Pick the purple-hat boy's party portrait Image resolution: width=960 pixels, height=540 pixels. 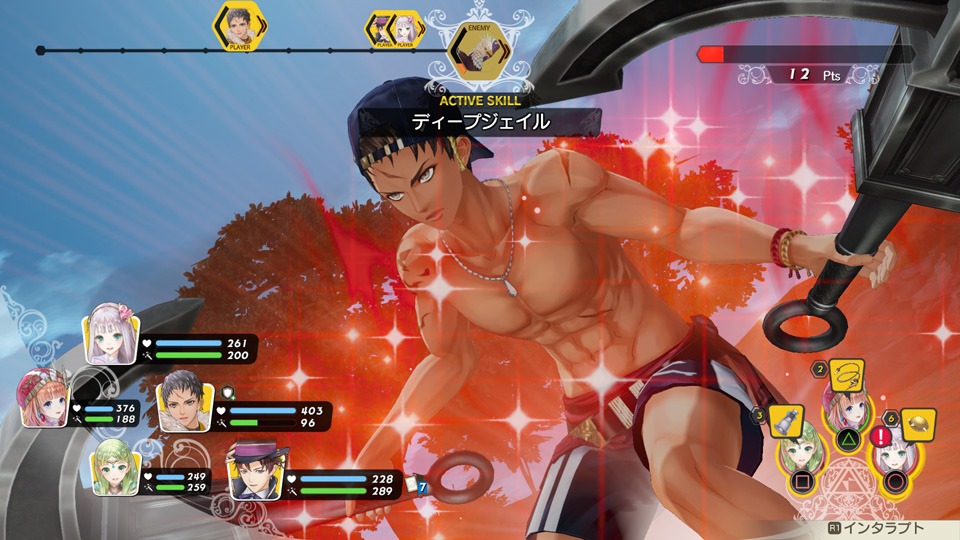click(x=257, y=470)
